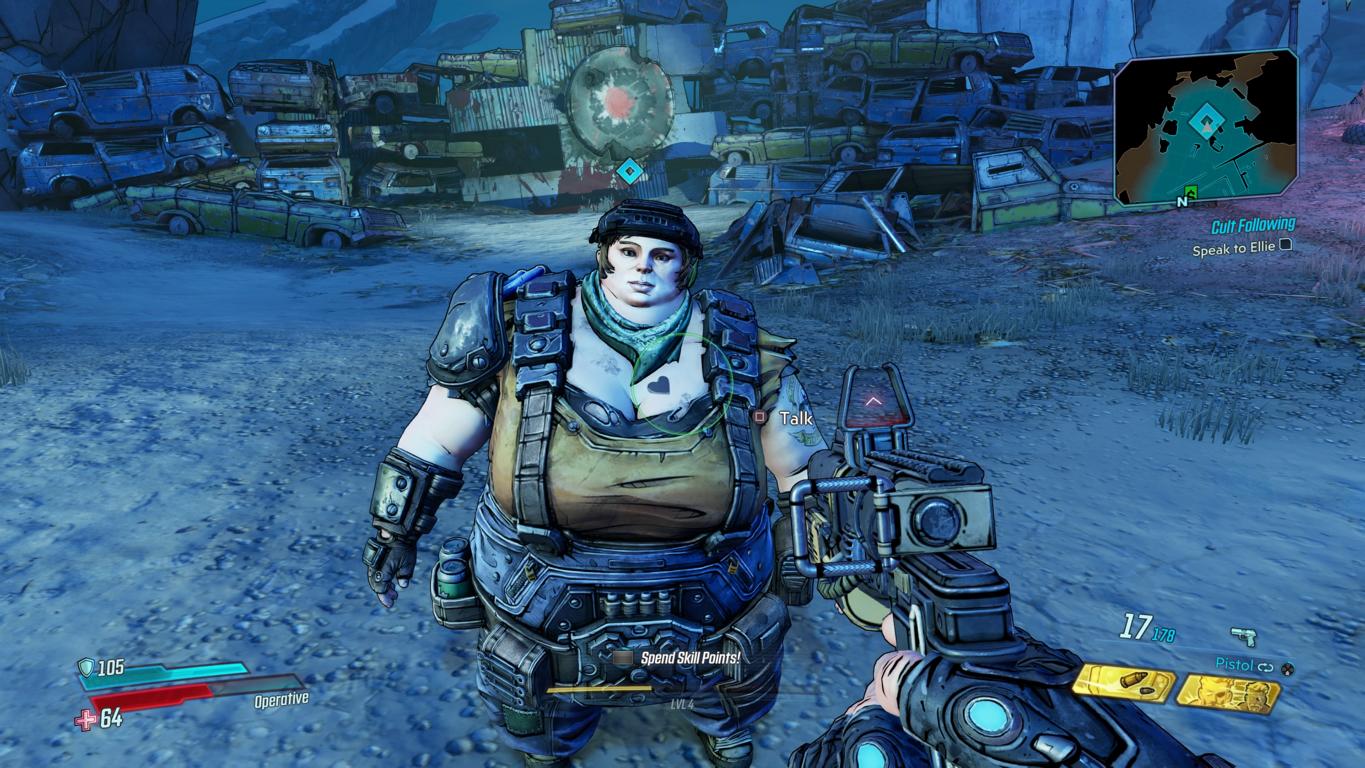Click the minimap
The width and height of the screenshot is (1365, 768).
[x=1206, y=126]
